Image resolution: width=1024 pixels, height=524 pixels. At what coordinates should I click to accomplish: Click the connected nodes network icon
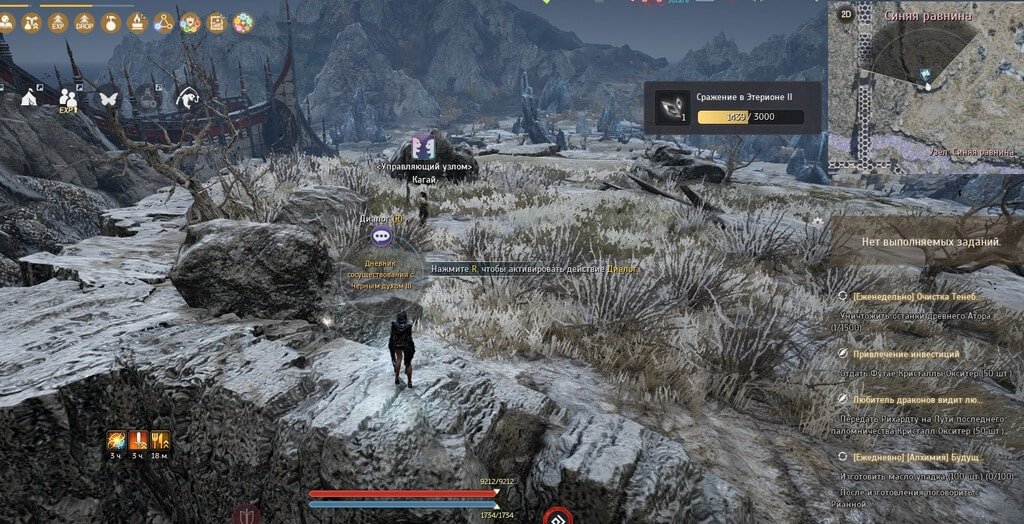[164, 21]
